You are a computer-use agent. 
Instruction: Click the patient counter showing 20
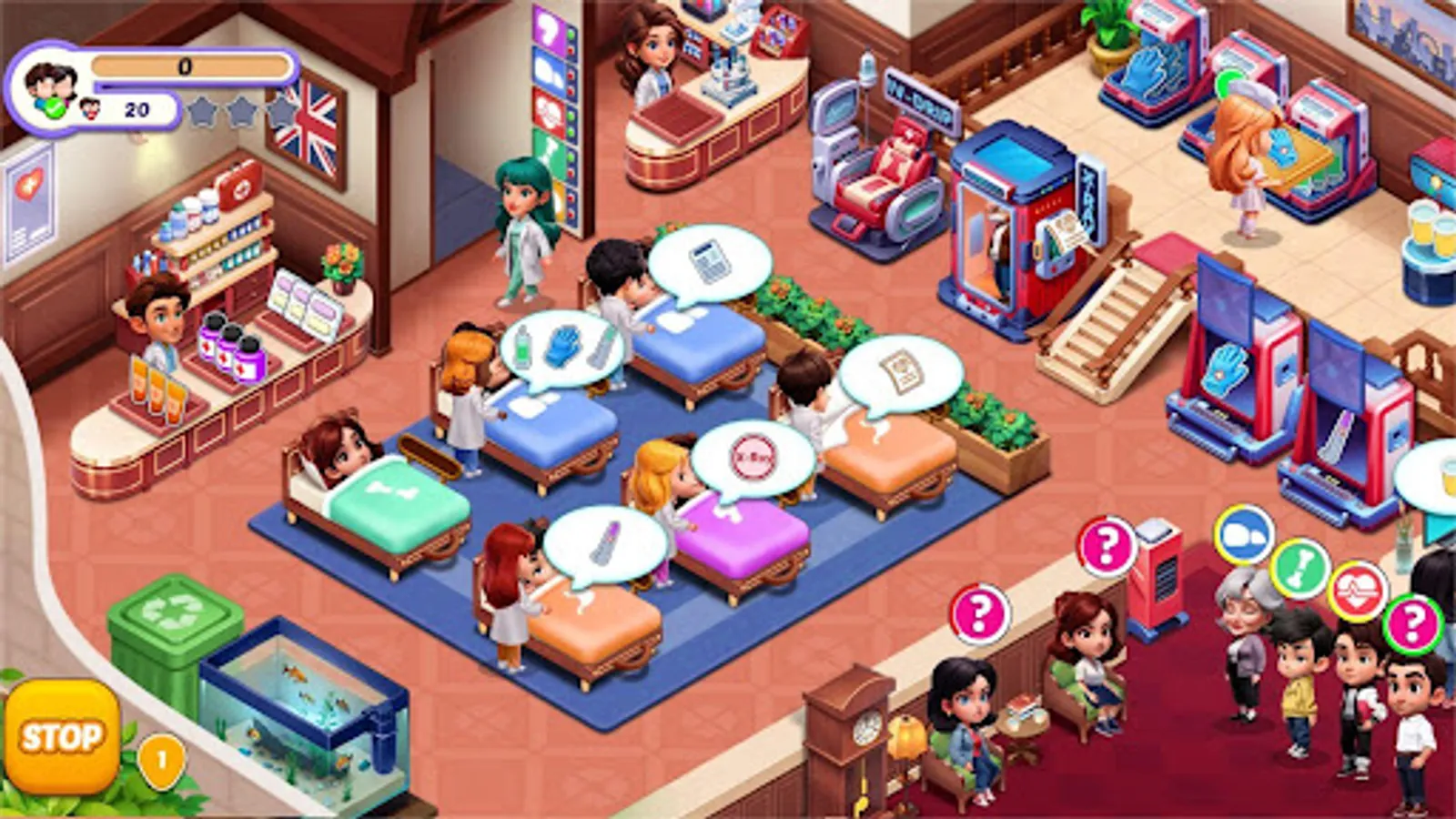(135, 109)
